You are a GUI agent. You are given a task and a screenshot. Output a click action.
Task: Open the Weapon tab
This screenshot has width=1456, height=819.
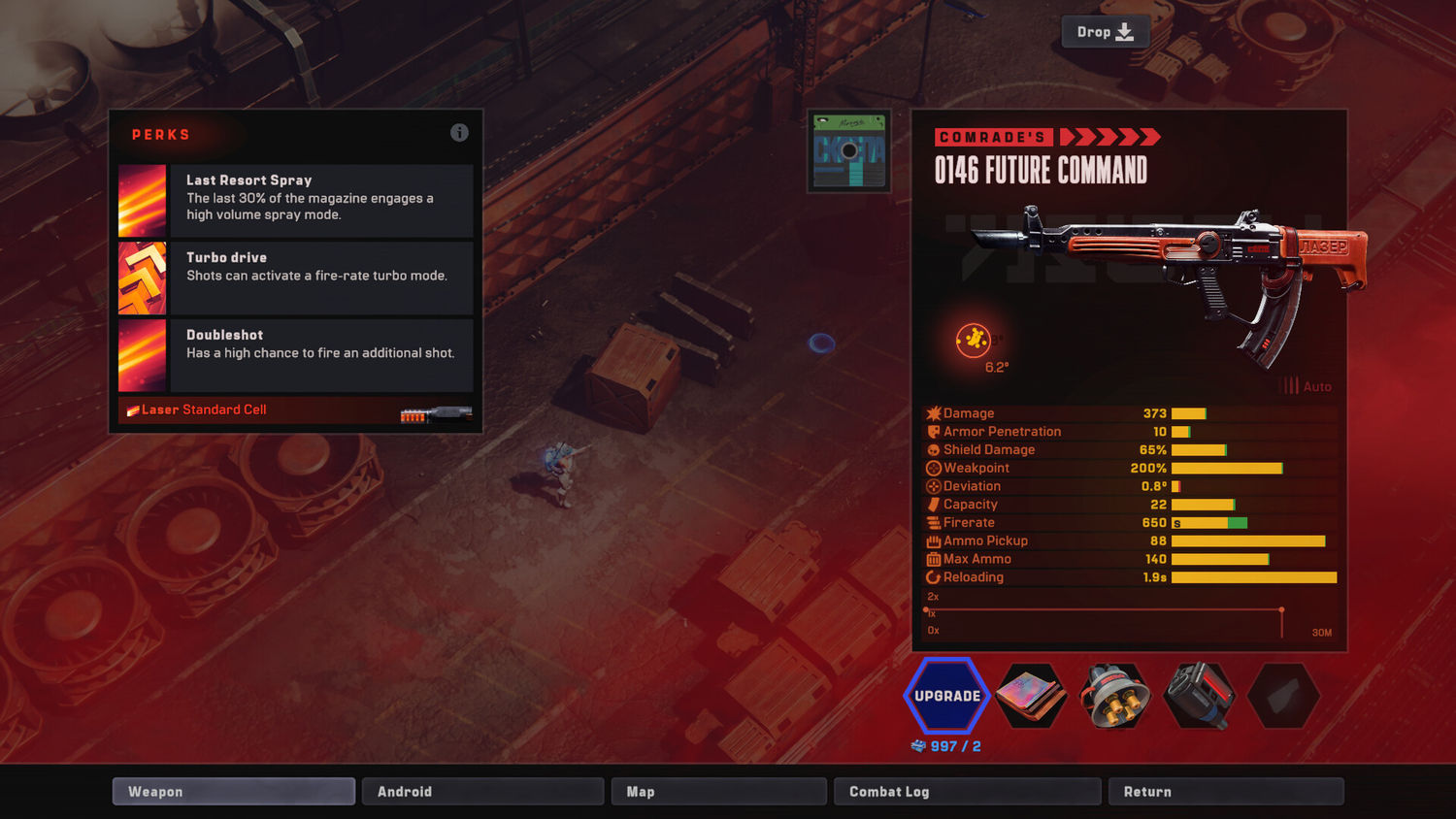[233, 792]
